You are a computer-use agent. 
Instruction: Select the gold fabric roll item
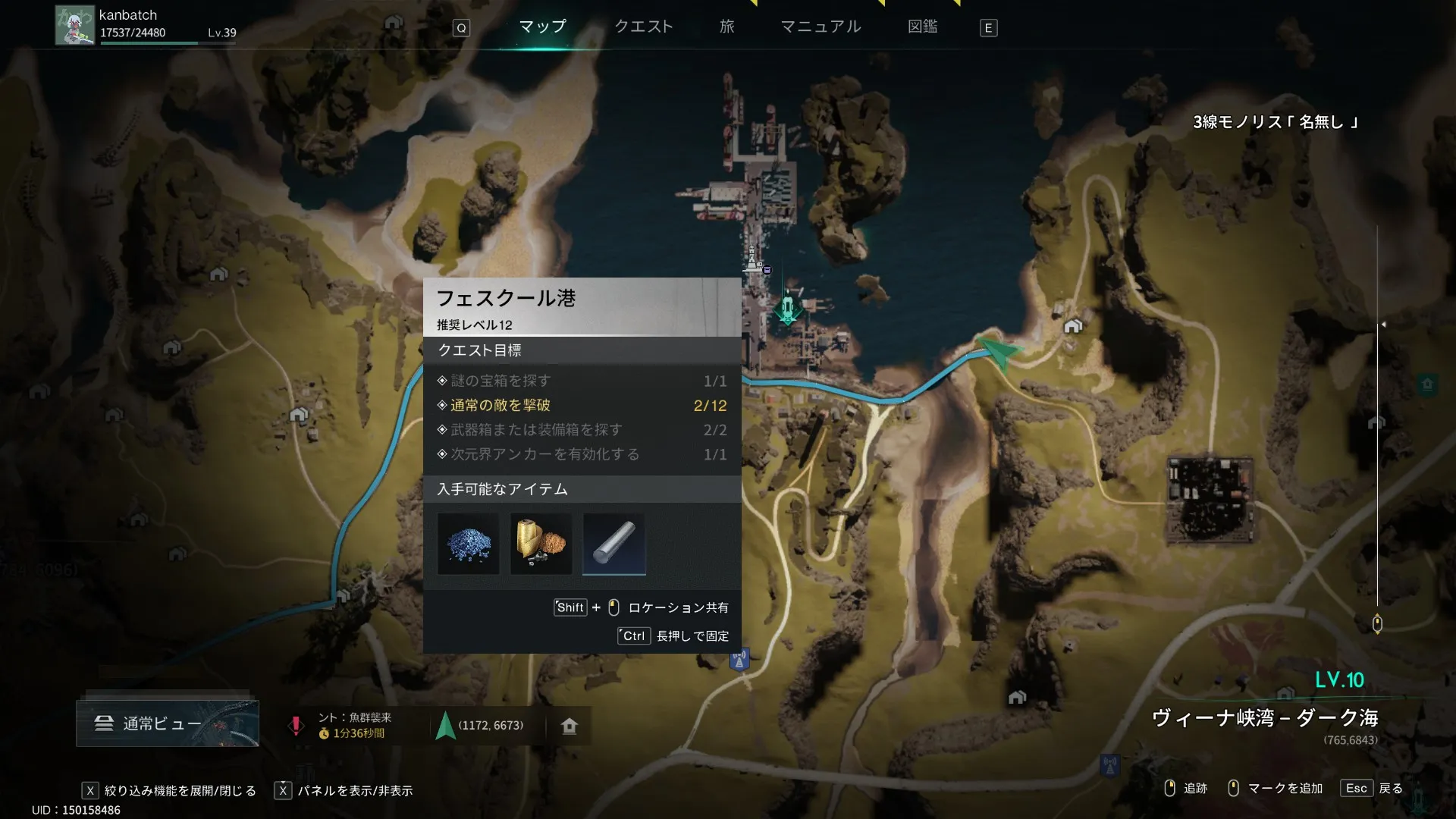541,544
